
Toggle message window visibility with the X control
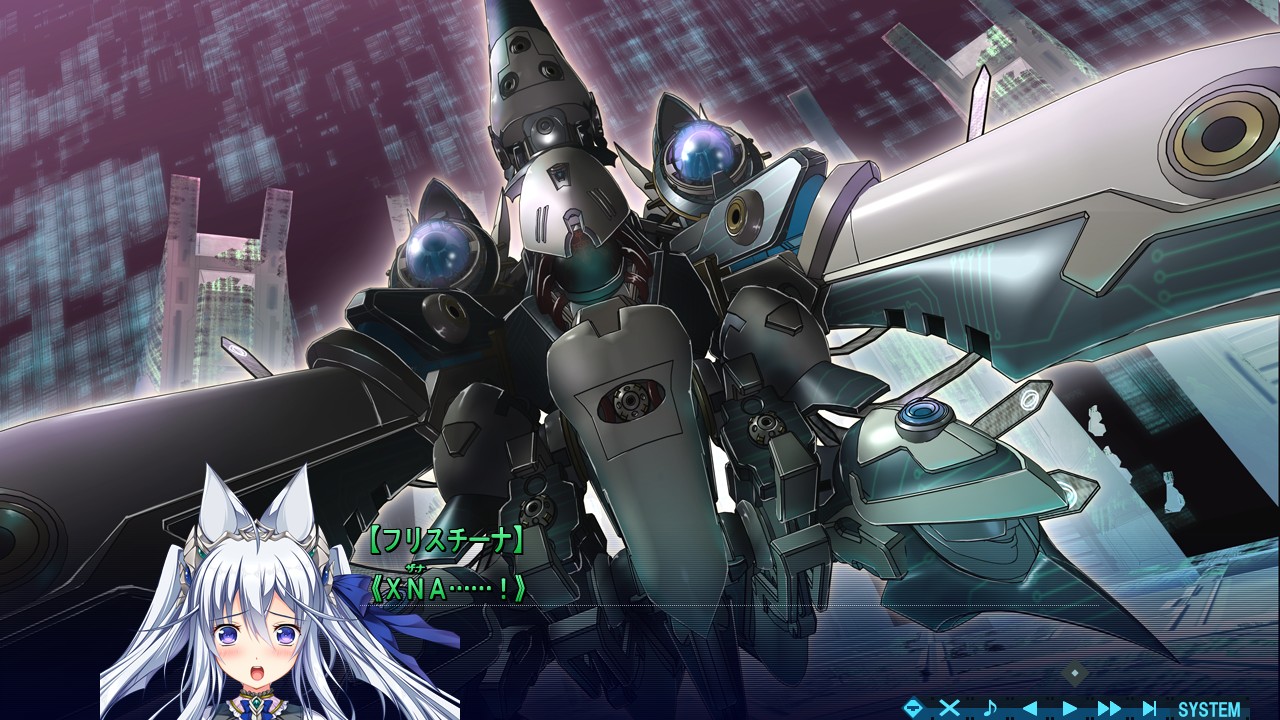point(950,707)
